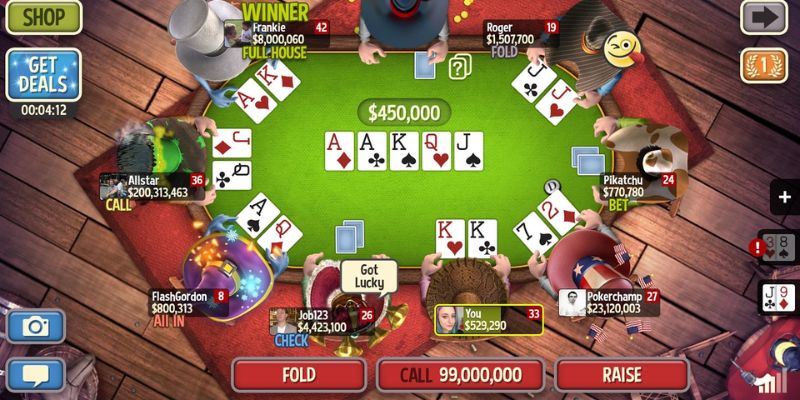Call the 99,000,000 bet

tap(460, 375)
